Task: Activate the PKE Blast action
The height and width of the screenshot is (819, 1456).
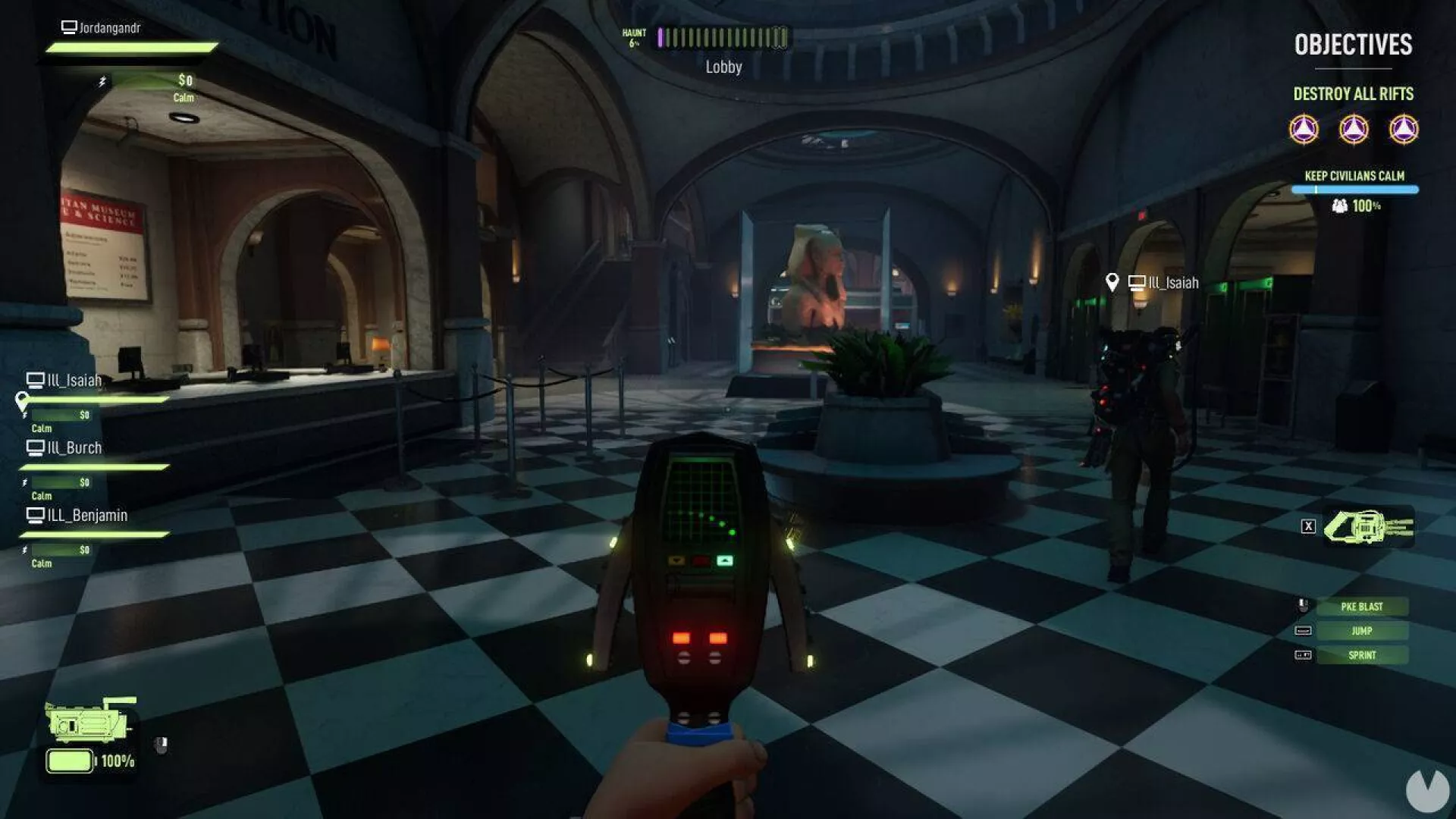Action: click(x=1362, y=607)
